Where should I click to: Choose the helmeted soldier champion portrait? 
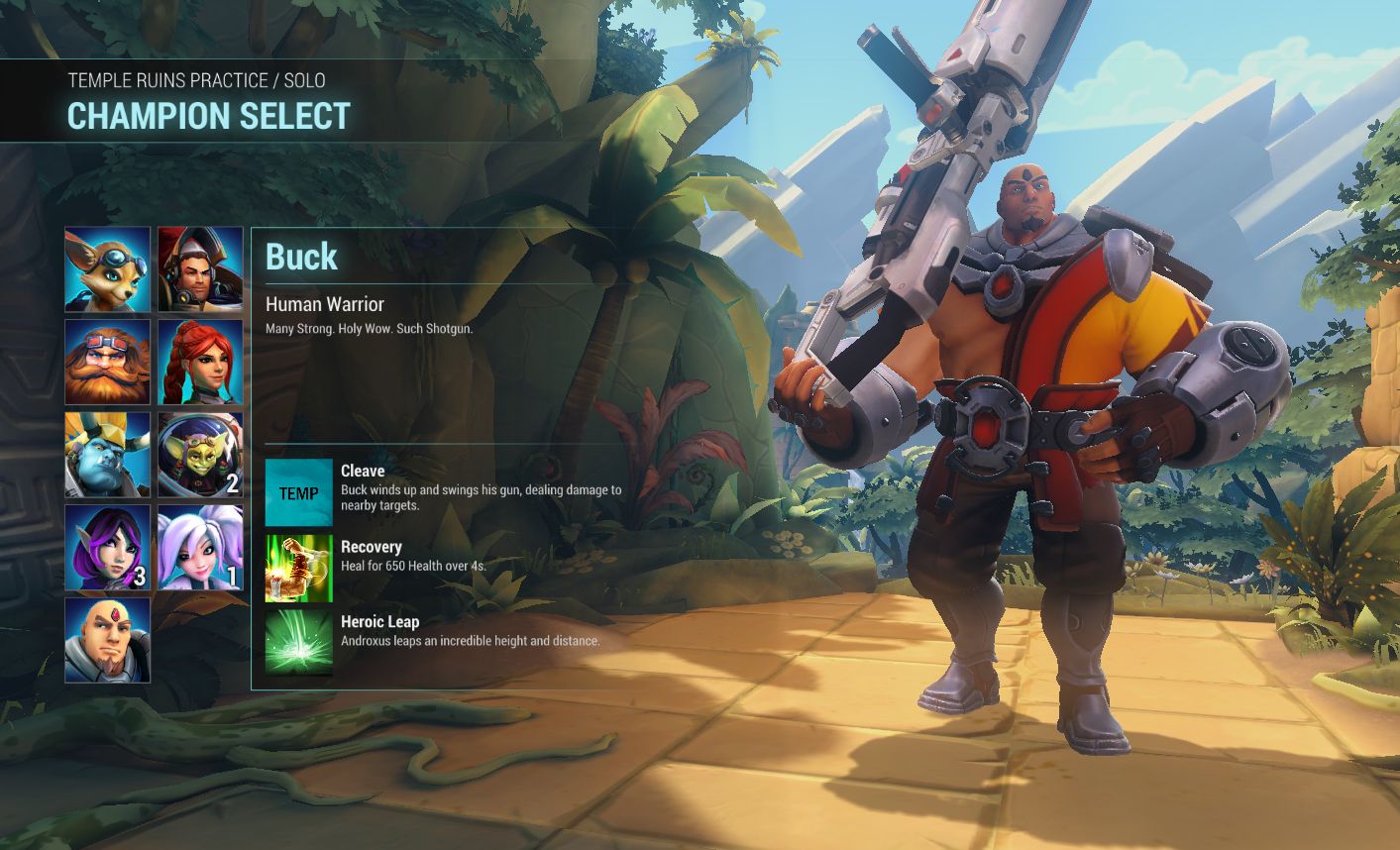200,269
